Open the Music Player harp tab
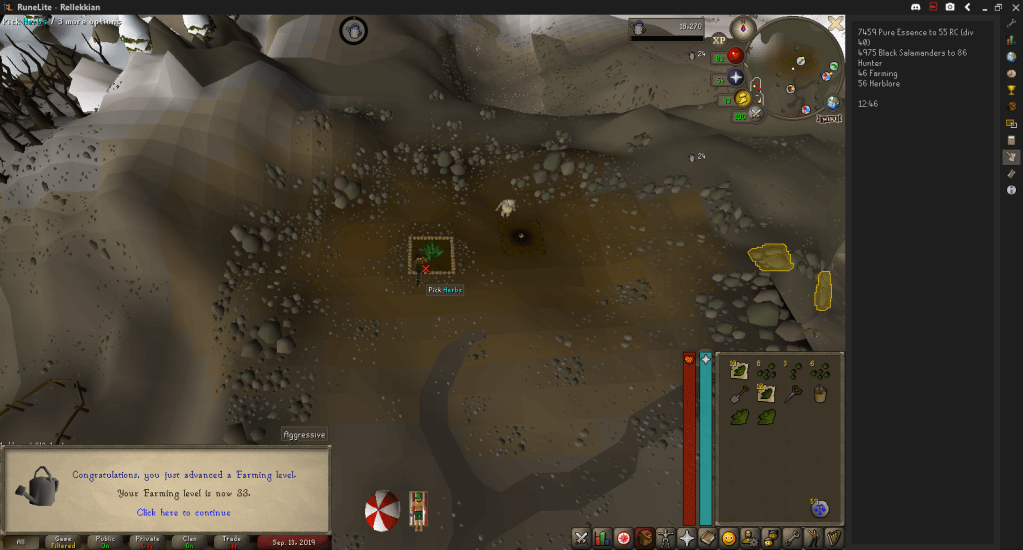1023x550 pixels. coord(834,538)
